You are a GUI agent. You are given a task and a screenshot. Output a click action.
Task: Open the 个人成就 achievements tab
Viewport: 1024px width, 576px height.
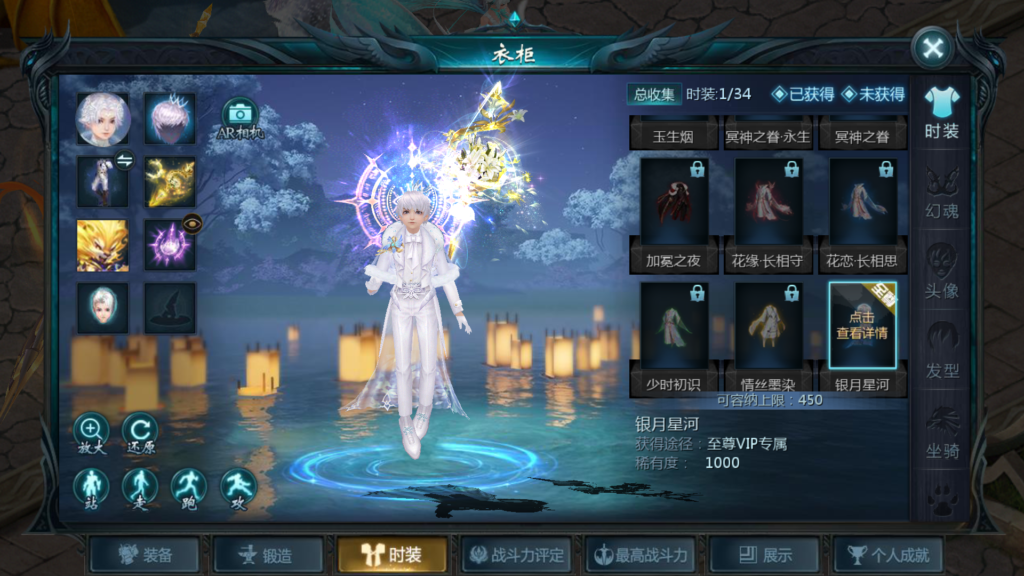[888, 555]
